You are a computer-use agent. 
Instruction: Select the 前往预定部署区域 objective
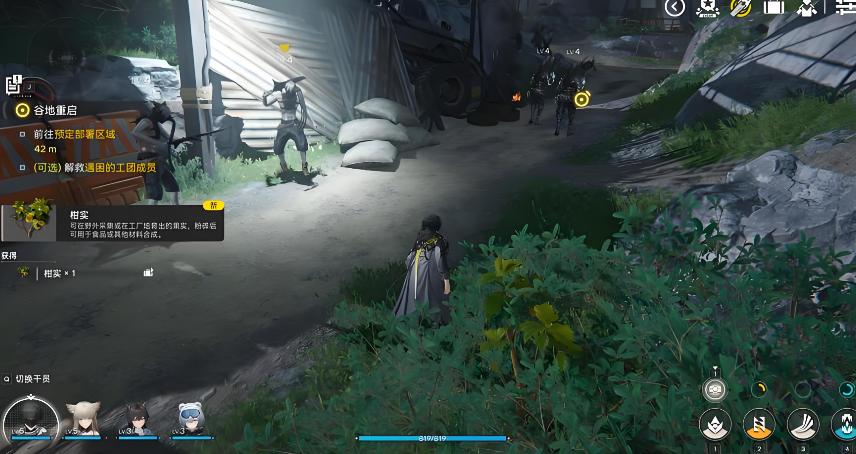click(75, 133)
